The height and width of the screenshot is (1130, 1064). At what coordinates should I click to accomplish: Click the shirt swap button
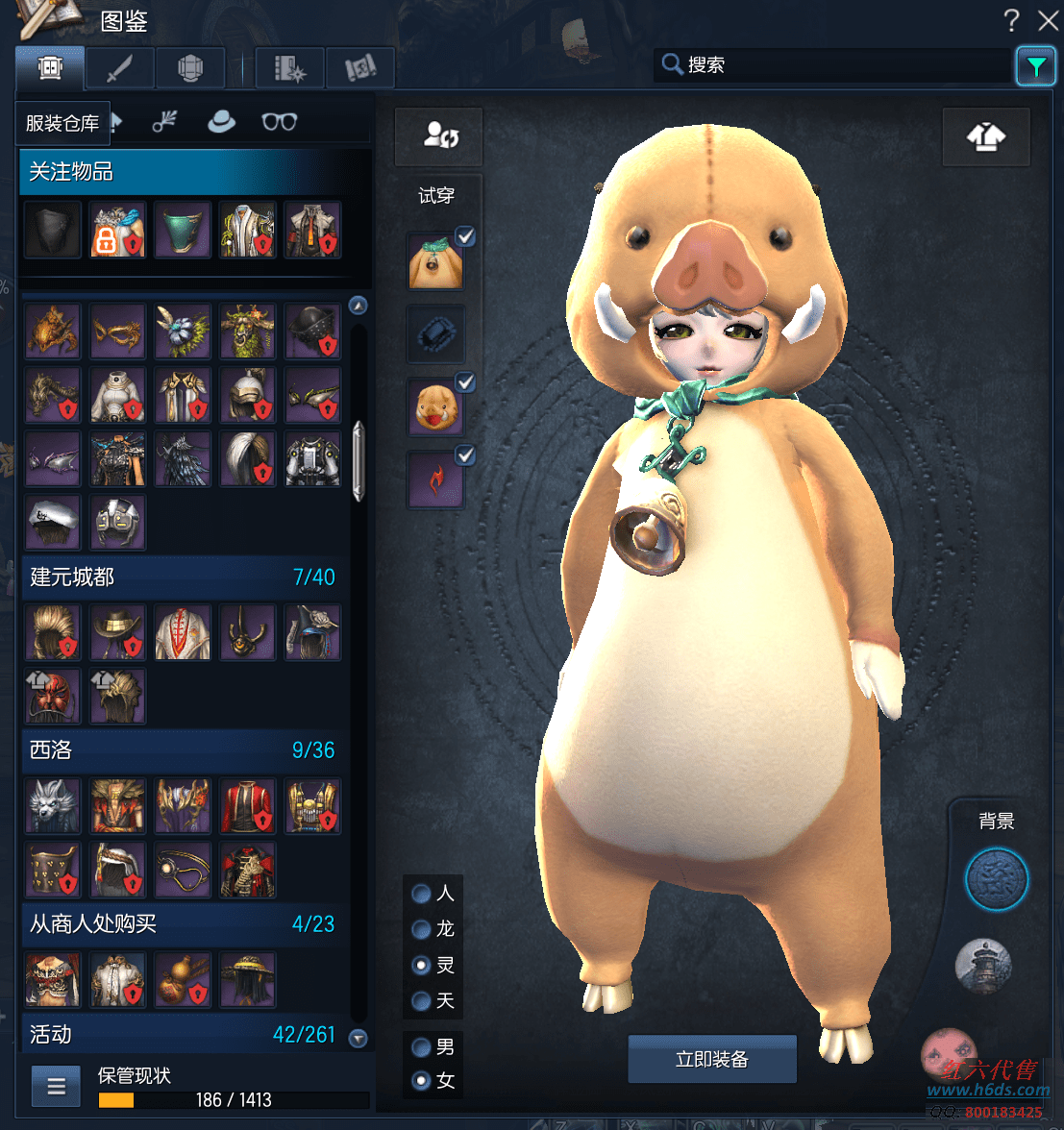click(x=986, y=137)
